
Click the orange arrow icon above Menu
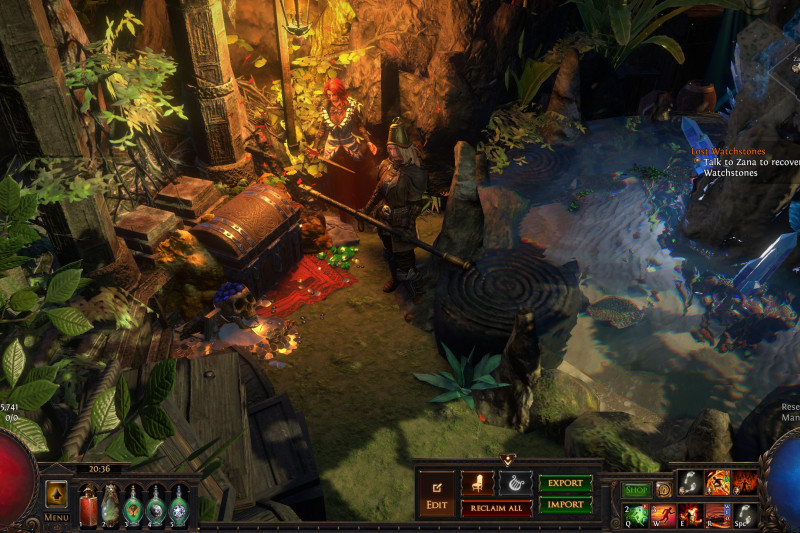[x=57, y=494]
